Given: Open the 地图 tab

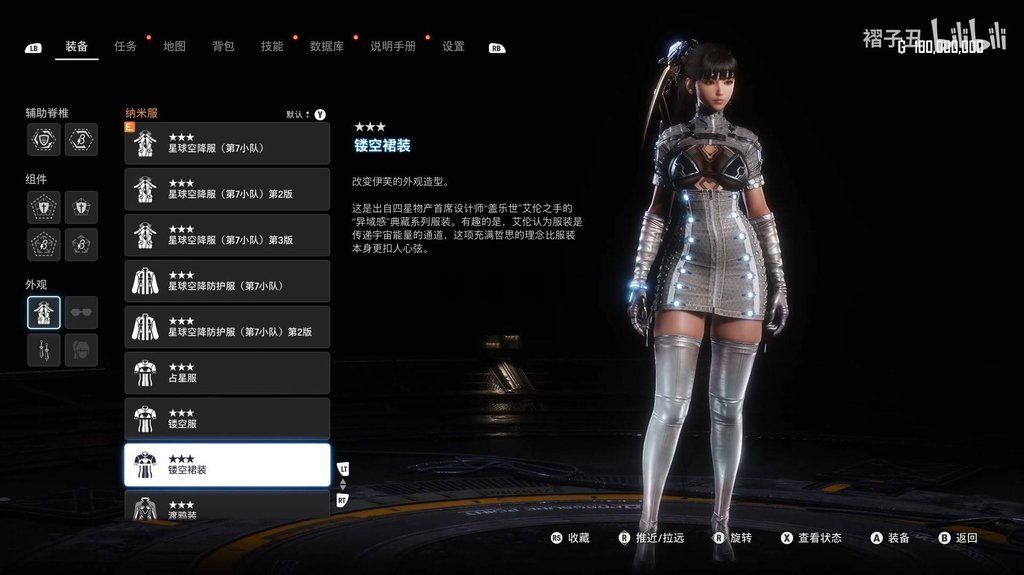Looking at the screenshot, I should coord(174,46).
